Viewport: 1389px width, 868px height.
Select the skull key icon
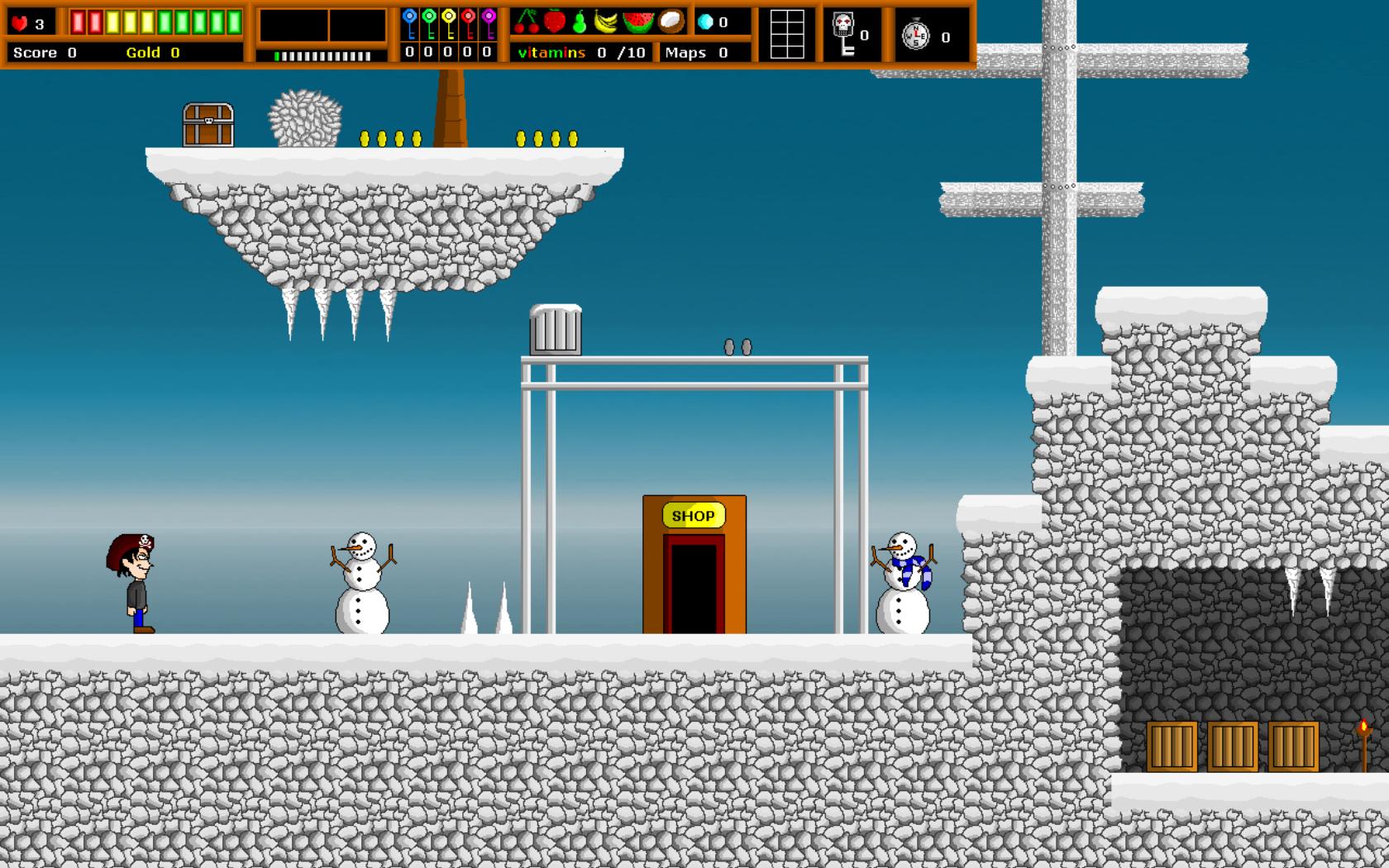click(842, 34)
